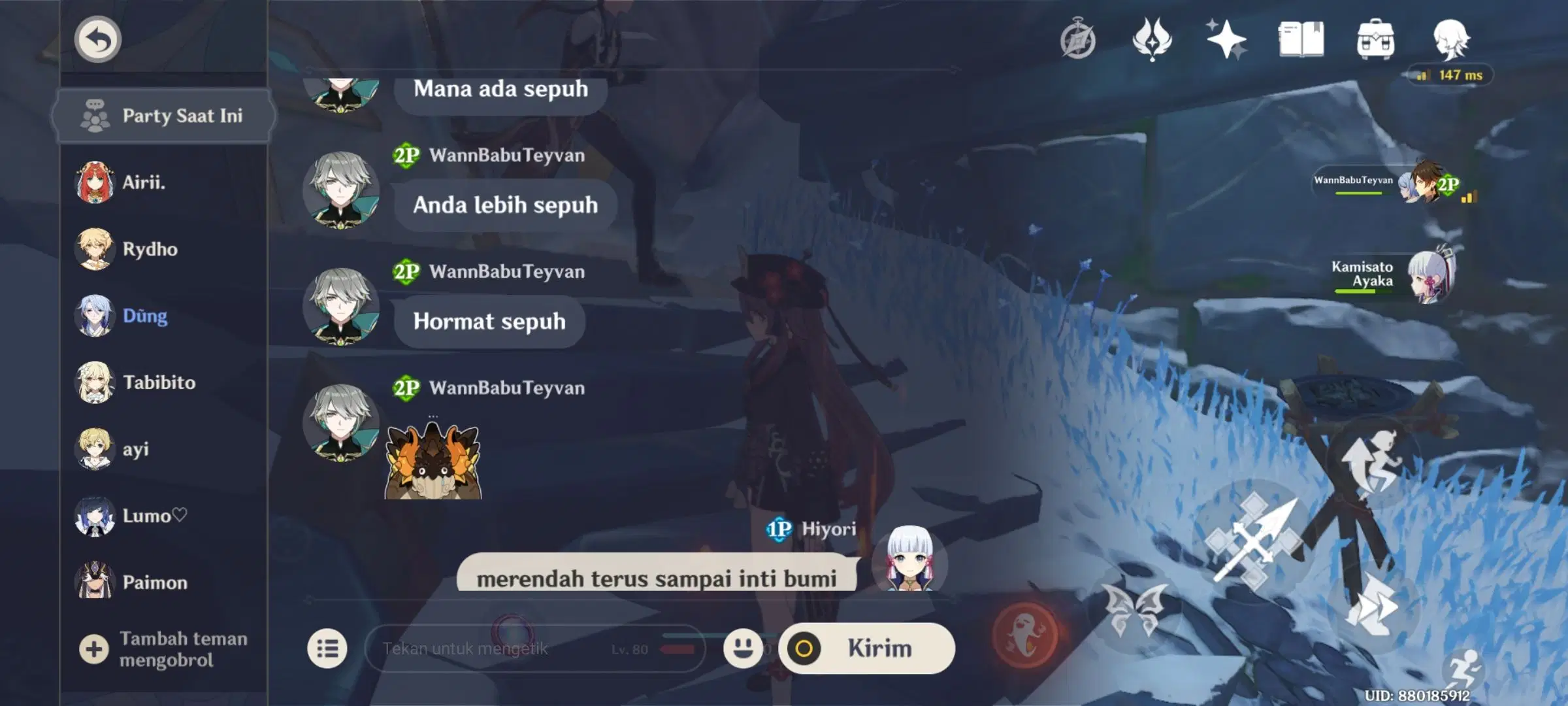
Task: Open the Events compass icon
Action: [x=1079, y=39]
